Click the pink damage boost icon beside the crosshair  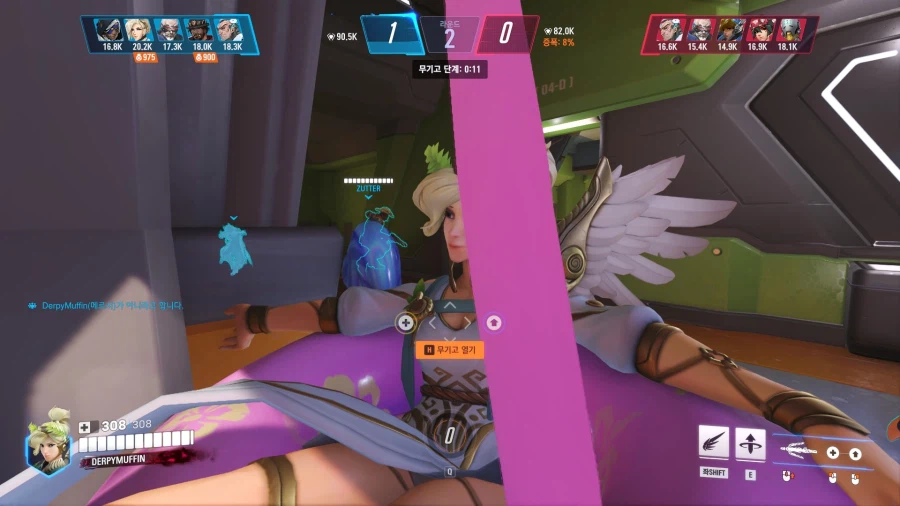[493, 322]
